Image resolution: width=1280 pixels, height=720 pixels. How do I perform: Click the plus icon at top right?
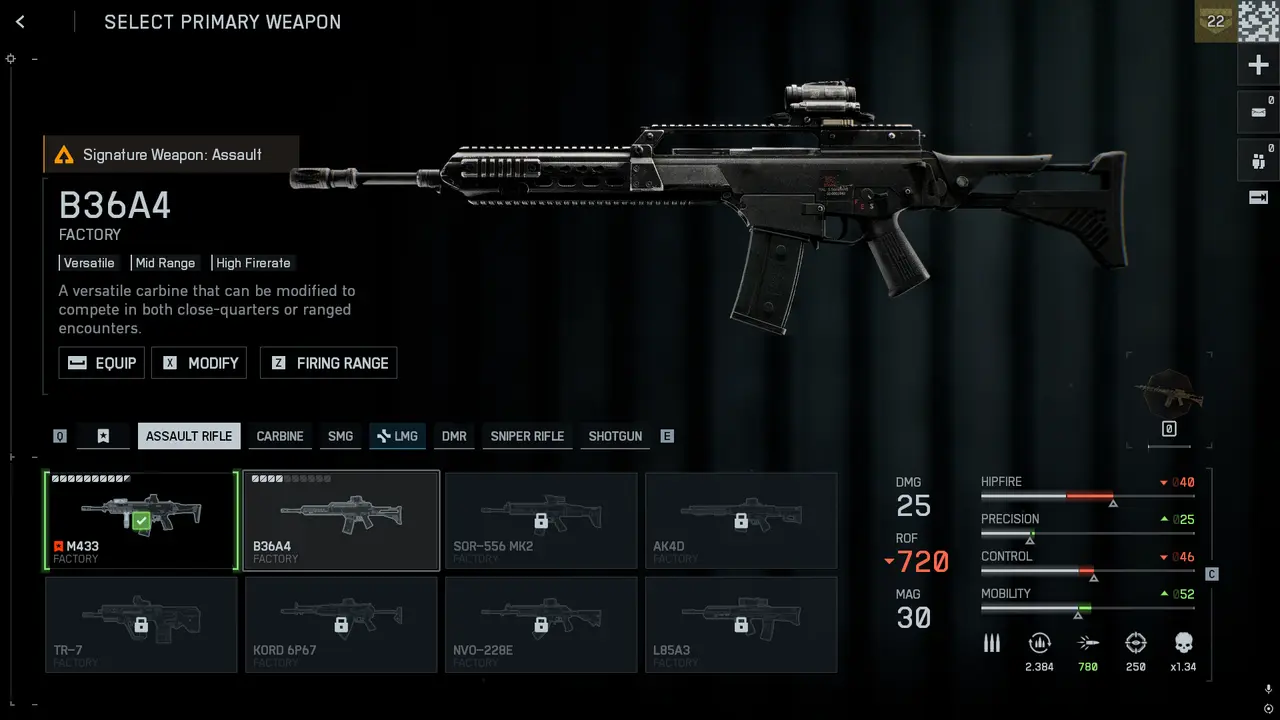(x=1258, y=66)
